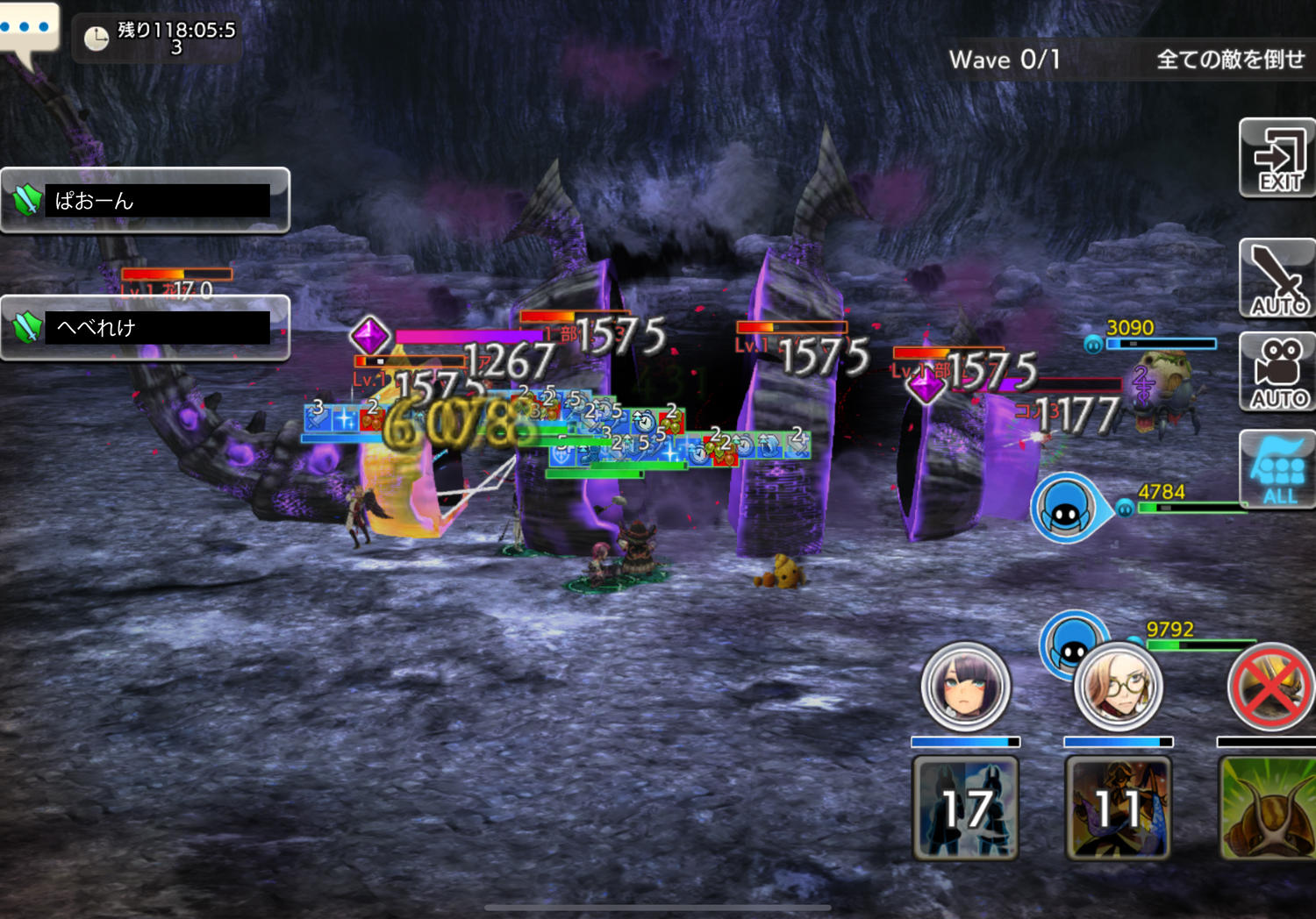
Task: Activate the green horned beast skill
Action: click(1268, 809)
